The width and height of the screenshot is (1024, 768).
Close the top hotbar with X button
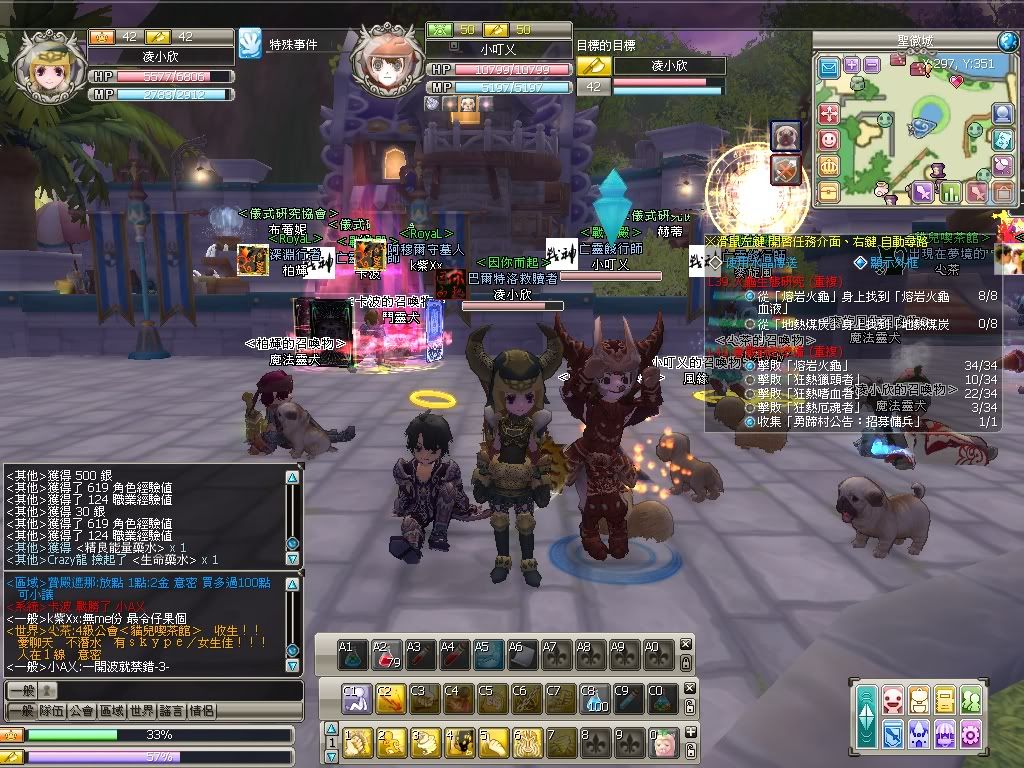coord(686,645)
